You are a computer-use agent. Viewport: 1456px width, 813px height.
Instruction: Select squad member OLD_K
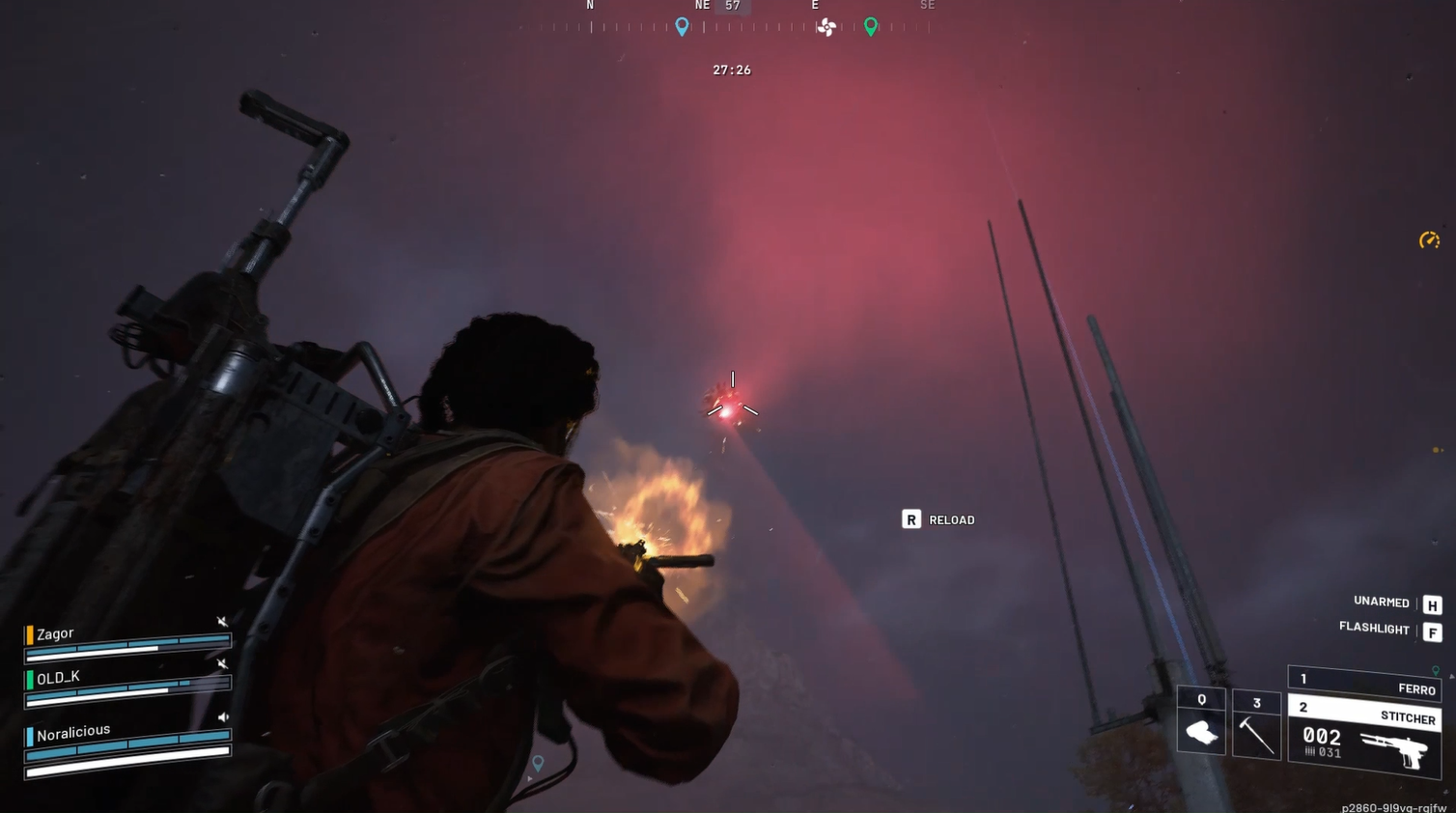point(58,678)
